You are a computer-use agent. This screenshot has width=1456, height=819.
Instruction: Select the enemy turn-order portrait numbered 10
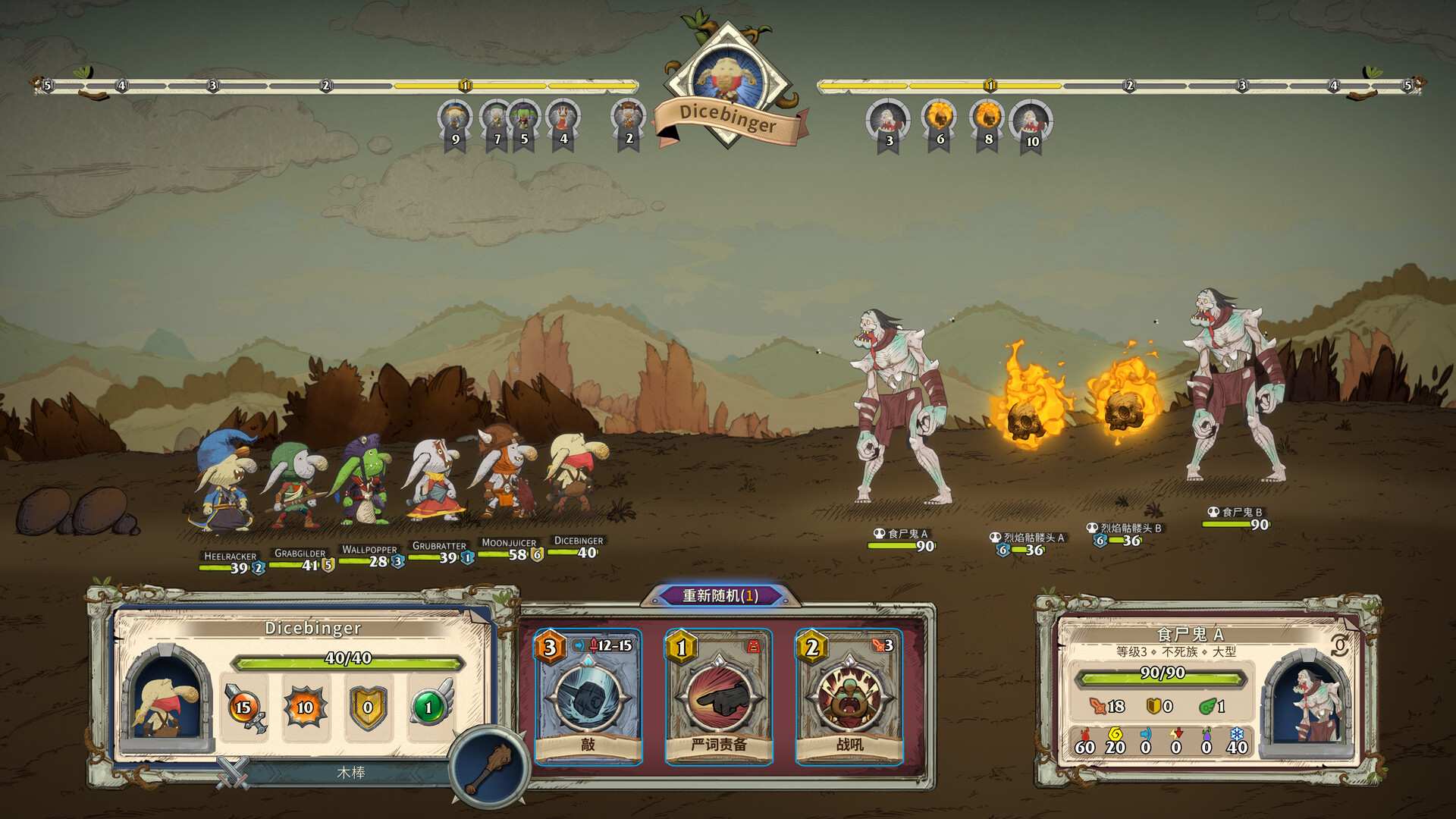pyautogui.click(x=1031, y=123)
